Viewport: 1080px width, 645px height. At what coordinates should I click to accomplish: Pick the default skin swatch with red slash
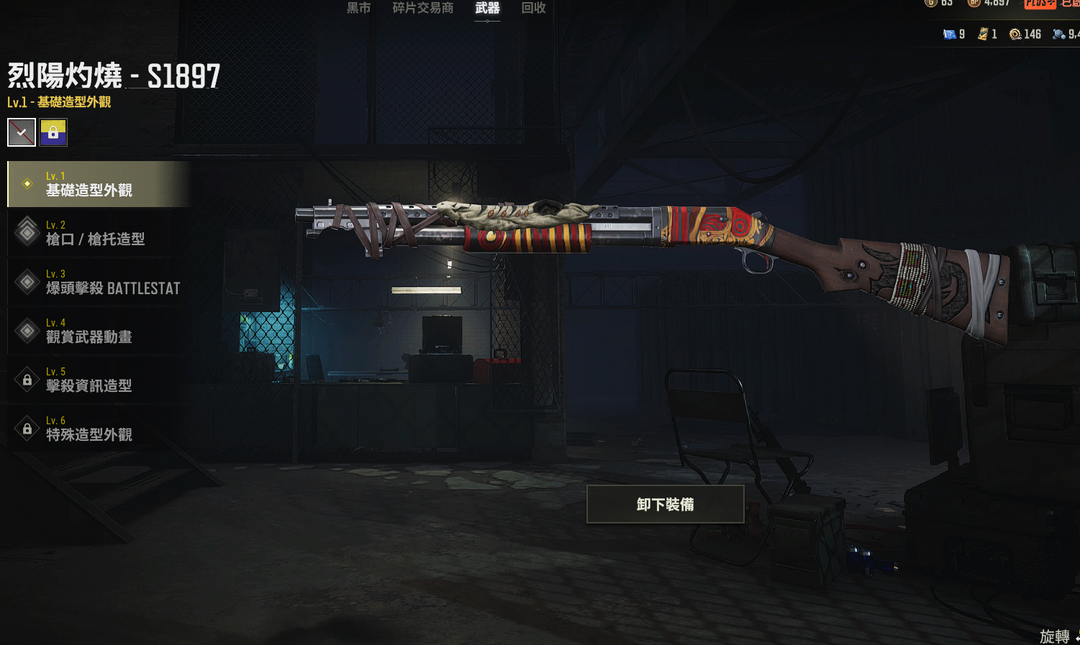click(22, 132)
